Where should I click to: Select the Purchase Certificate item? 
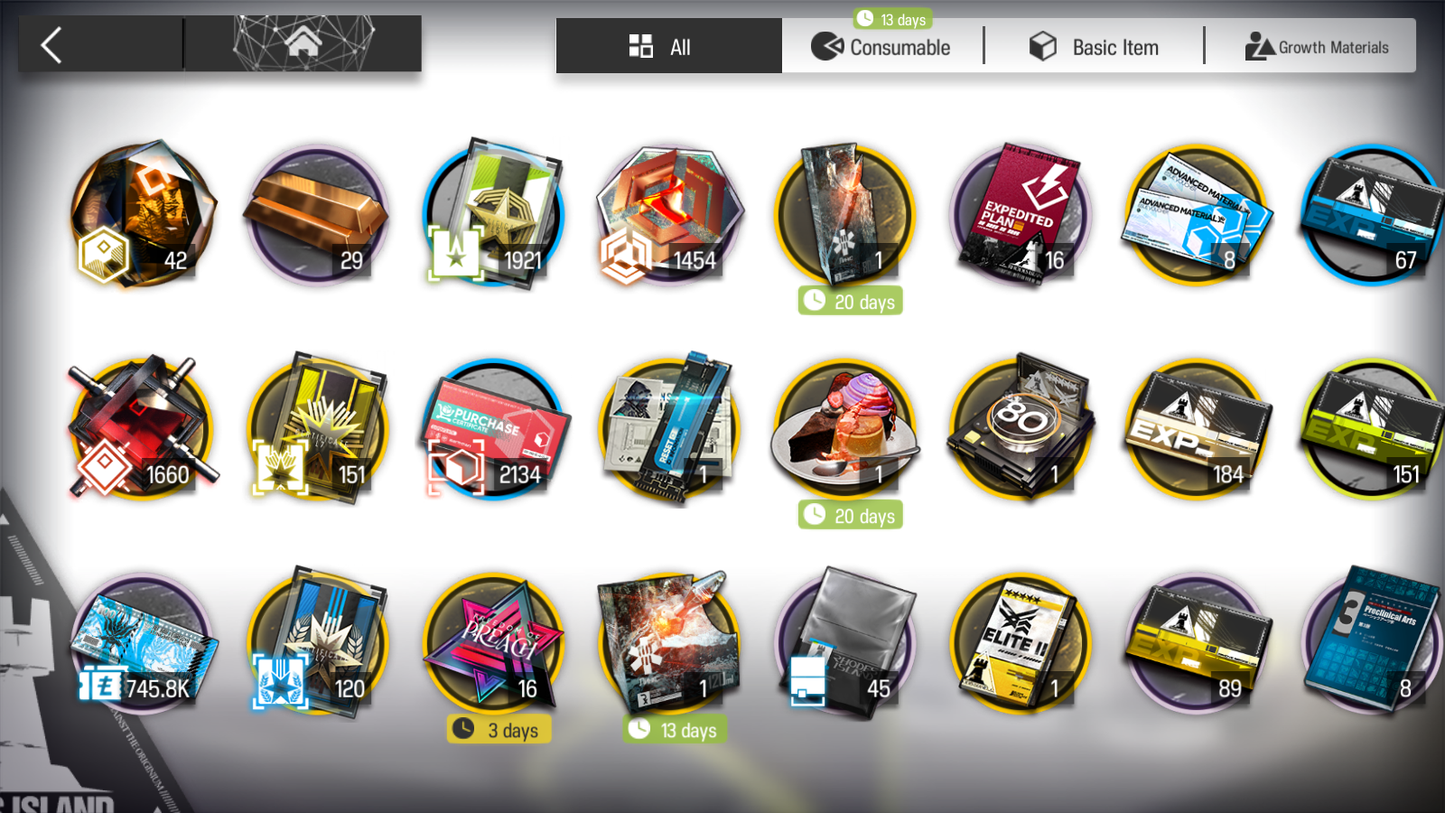[494, 428]
